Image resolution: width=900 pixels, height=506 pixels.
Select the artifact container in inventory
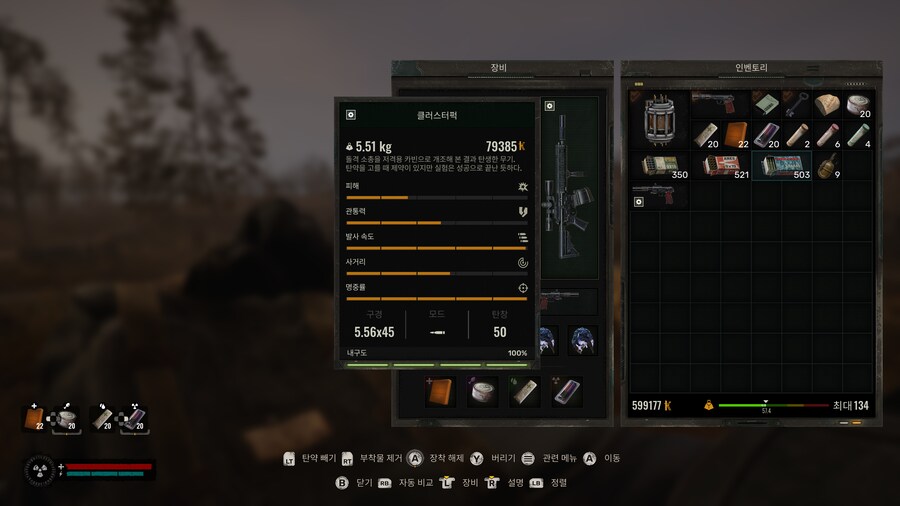tap(659, 120)
